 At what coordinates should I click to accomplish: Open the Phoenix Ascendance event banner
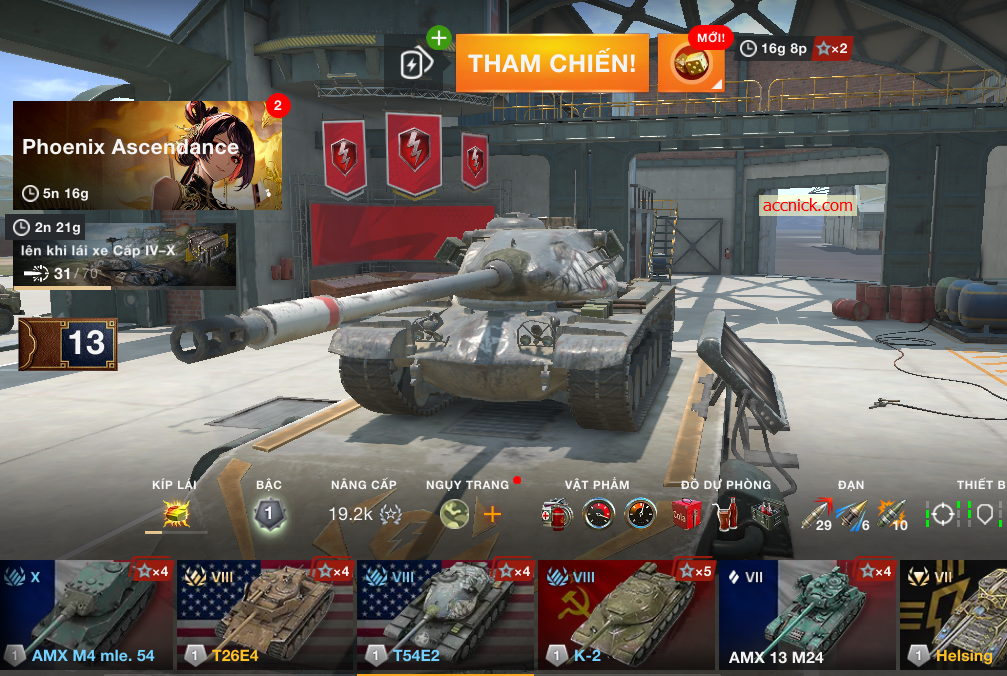click(147, 155)
